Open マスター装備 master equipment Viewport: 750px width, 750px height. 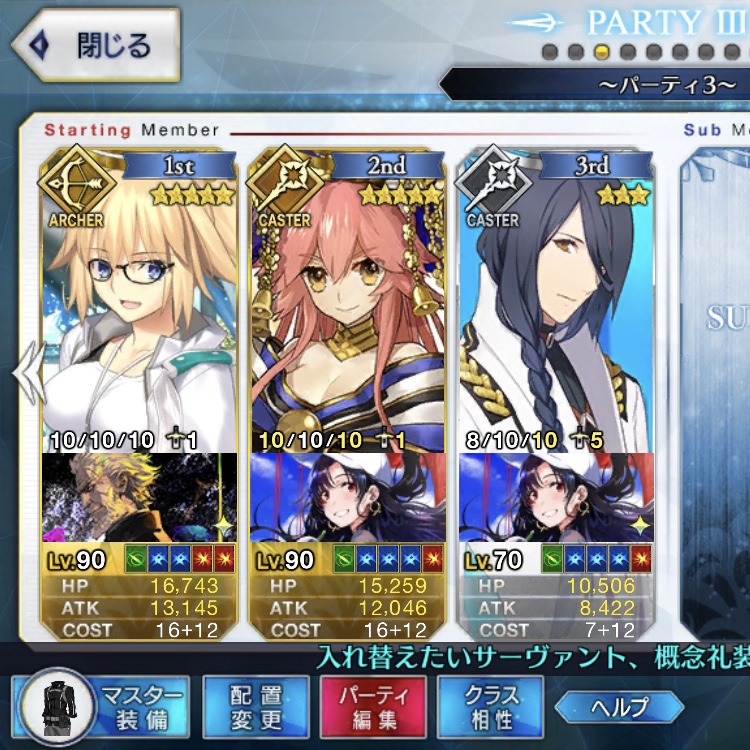[102, 707]
